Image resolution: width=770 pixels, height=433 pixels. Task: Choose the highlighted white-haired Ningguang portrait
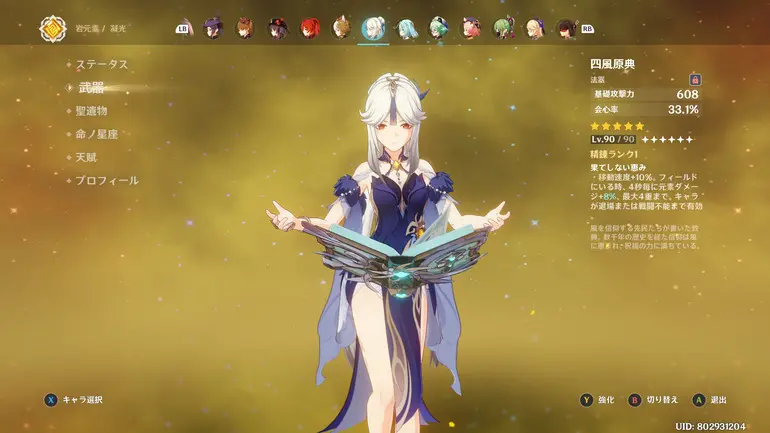(x=373, y=28)
